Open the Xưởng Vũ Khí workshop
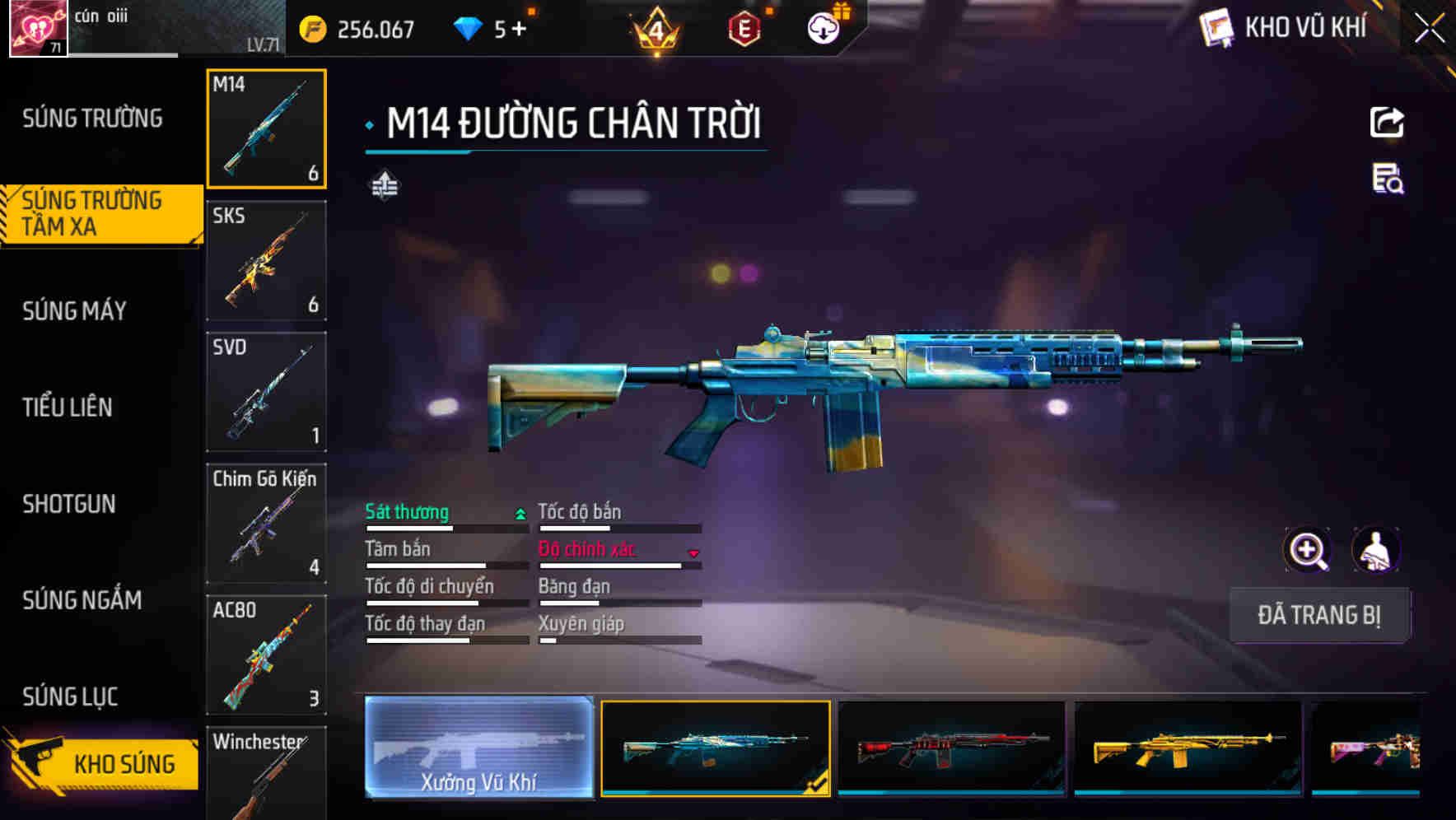This screenshot has height=820, width=1456. pyautogui.click(x=478, y=748)
